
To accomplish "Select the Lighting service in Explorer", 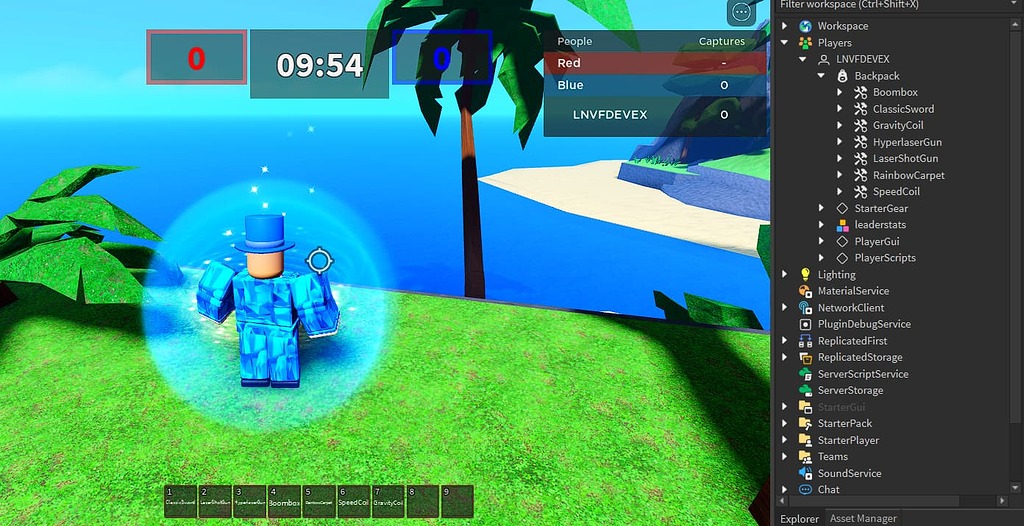I will (836, 275).
